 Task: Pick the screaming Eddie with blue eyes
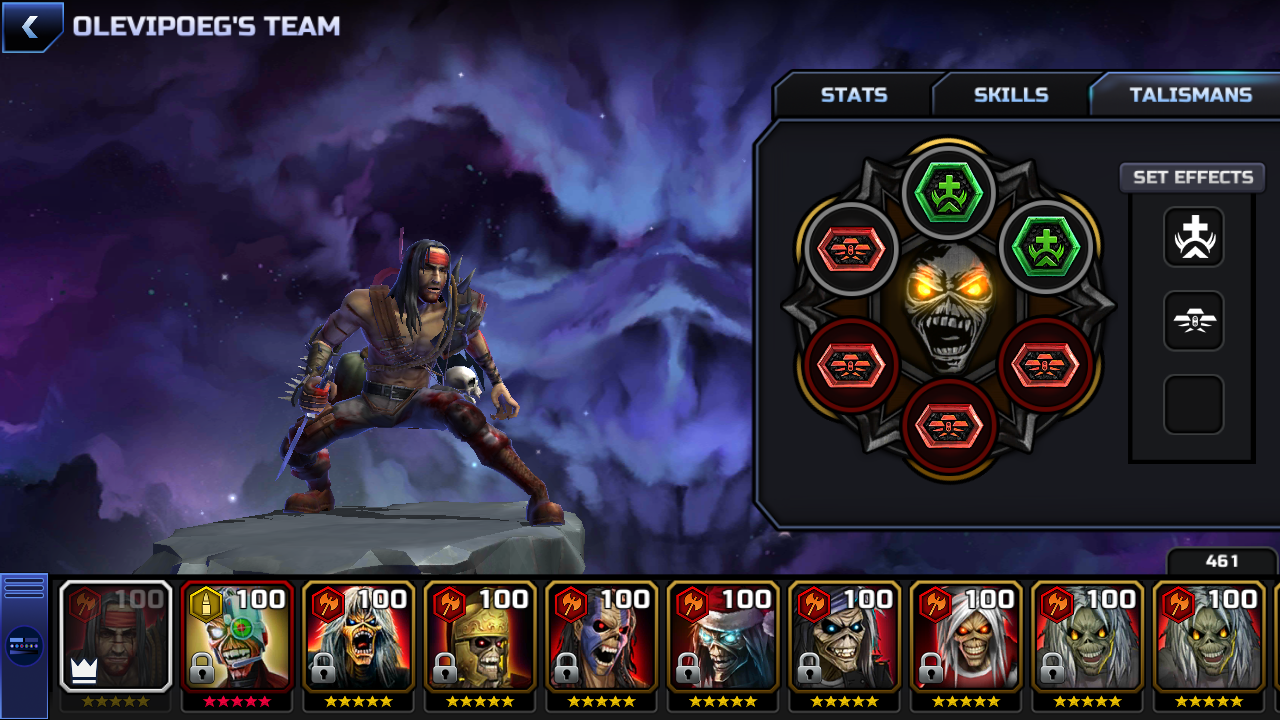tap(359, 637)
